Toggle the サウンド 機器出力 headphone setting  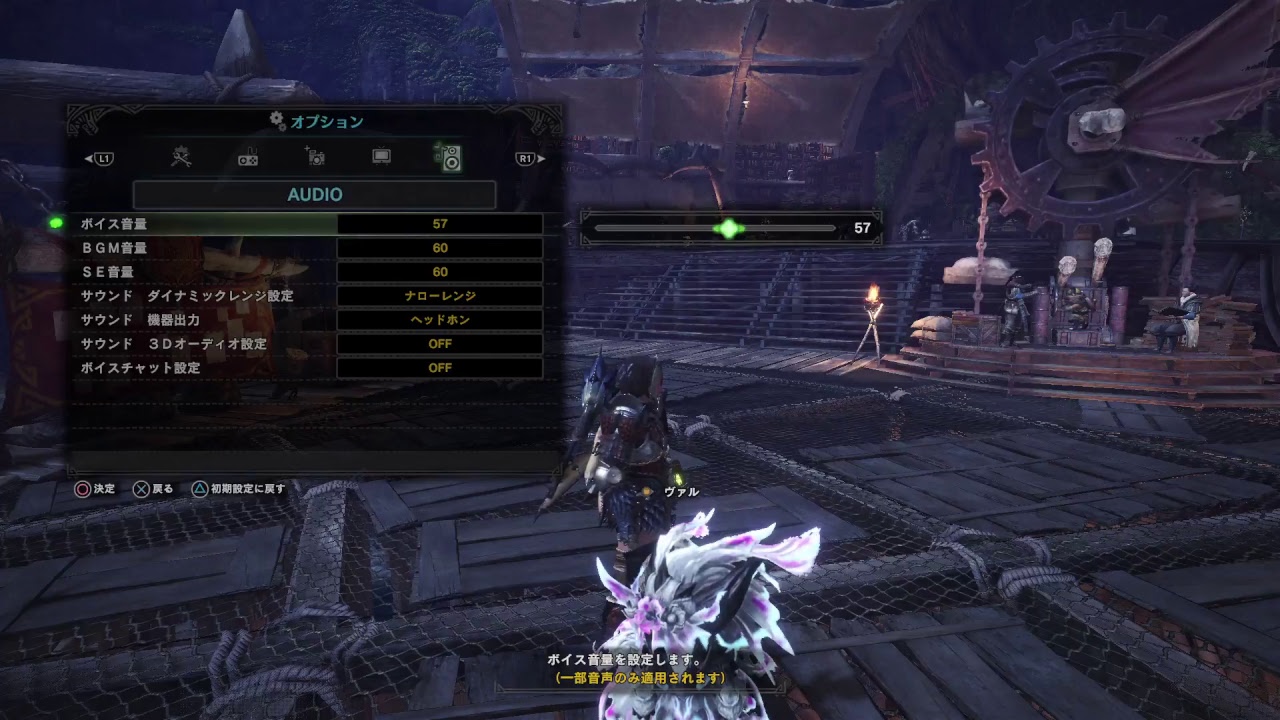(x=440, y=319)
